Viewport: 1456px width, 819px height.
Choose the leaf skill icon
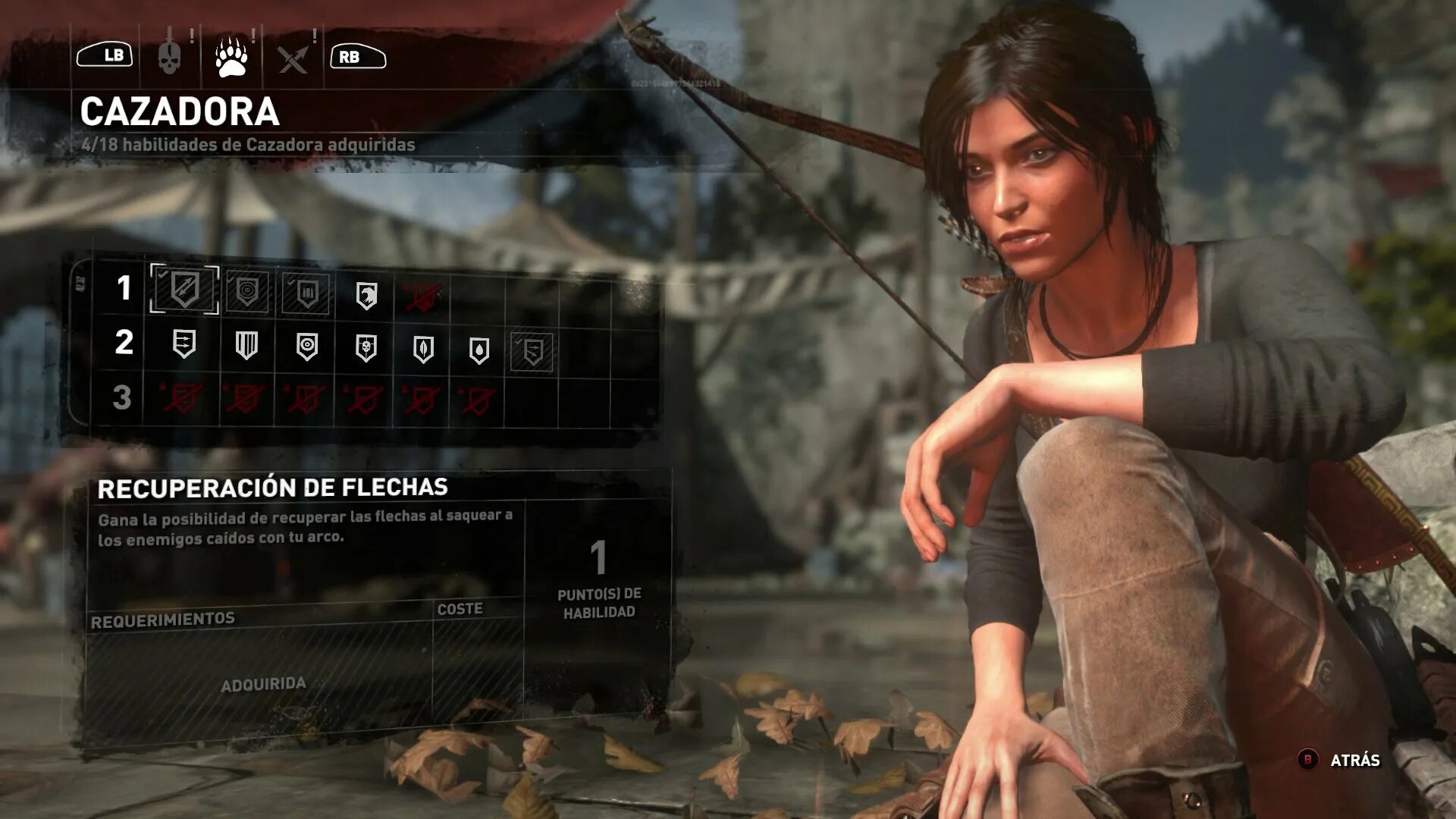[423, 350]
